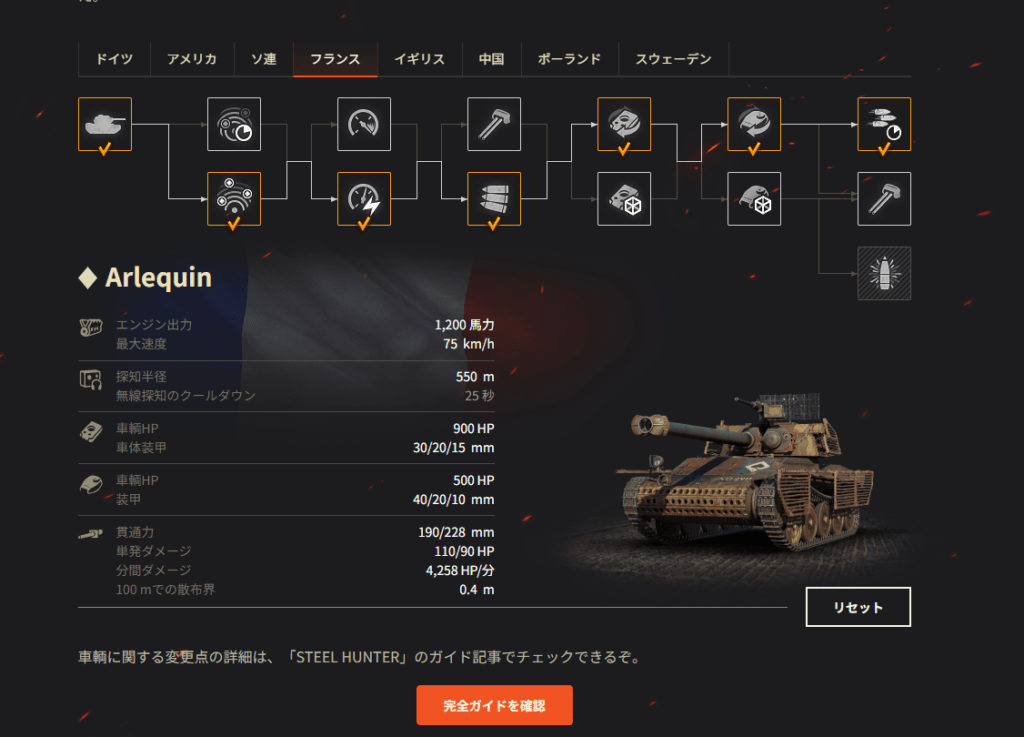Image resolution: width=1024 pixels, height=737 pixels.
Task: Open the ポーランド tab
Action: coord(569,59)
